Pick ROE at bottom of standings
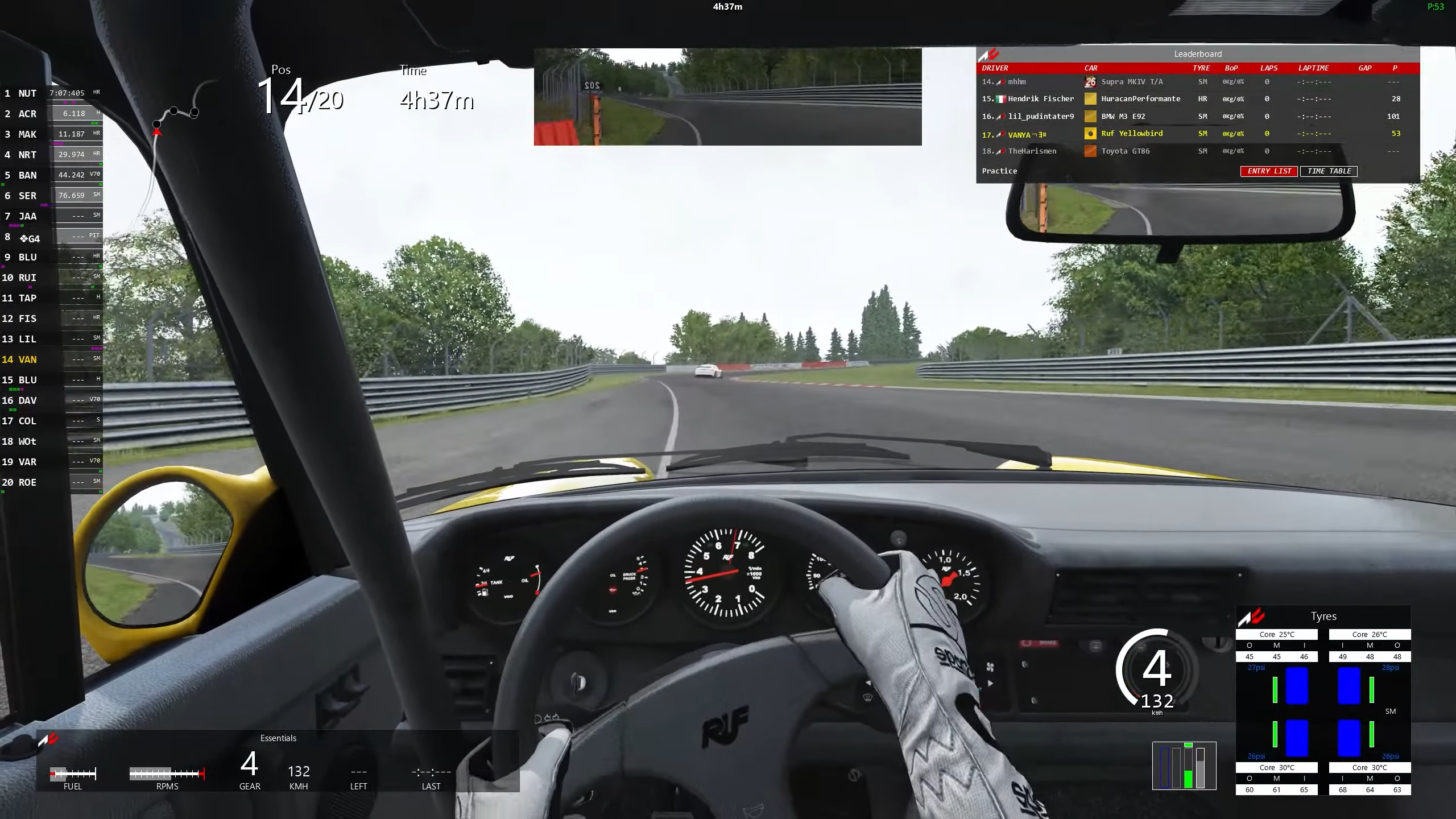The height and width of the screenshot is (819, 1456). pyautogui.click(x=27, y=482)
